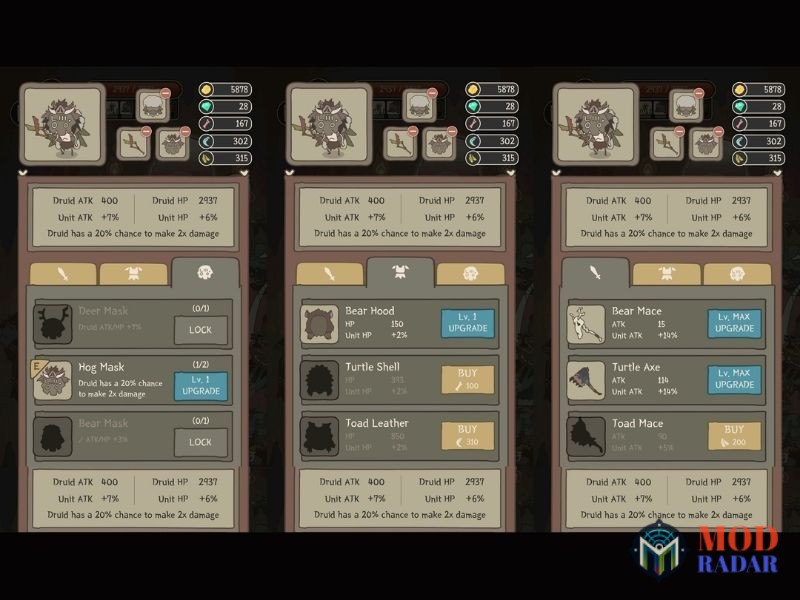Choose the Turtle Shell silhouette icon
The image size is (800, 600).
321,380
